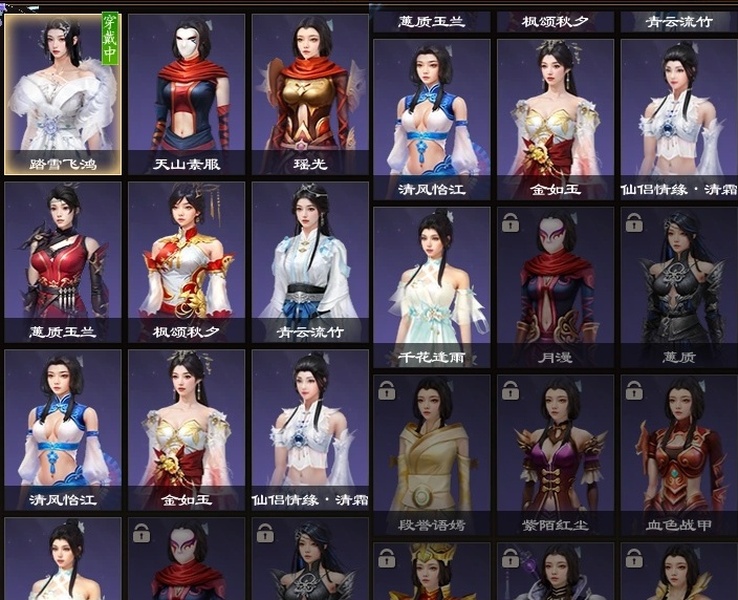This screenshot has height=600, width=738.
Task: Select the 踏雪飞鸿 white costume tile
Action: point(63,93)
